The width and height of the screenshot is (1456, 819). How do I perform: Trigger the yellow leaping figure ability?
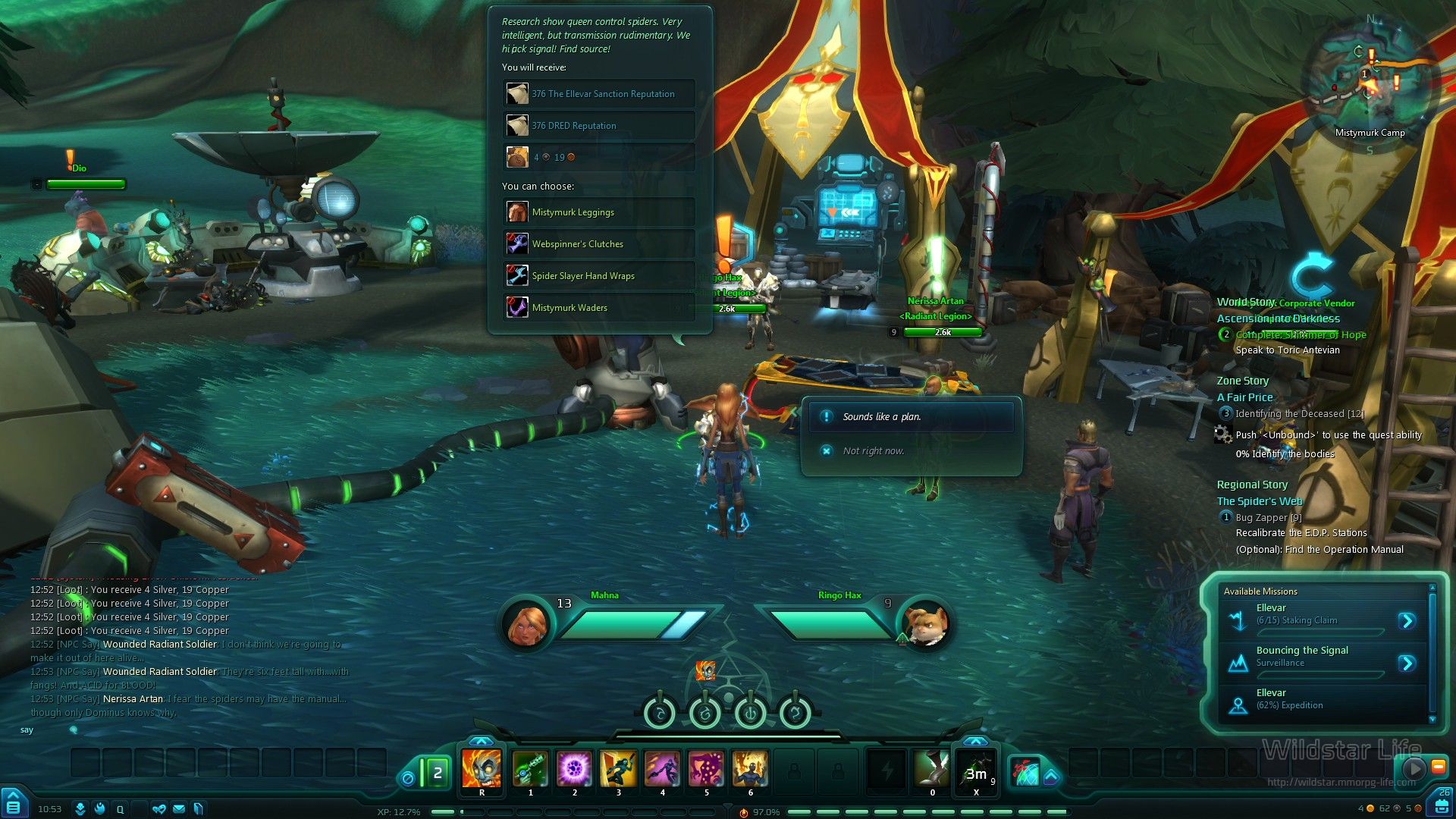point(618,769)
